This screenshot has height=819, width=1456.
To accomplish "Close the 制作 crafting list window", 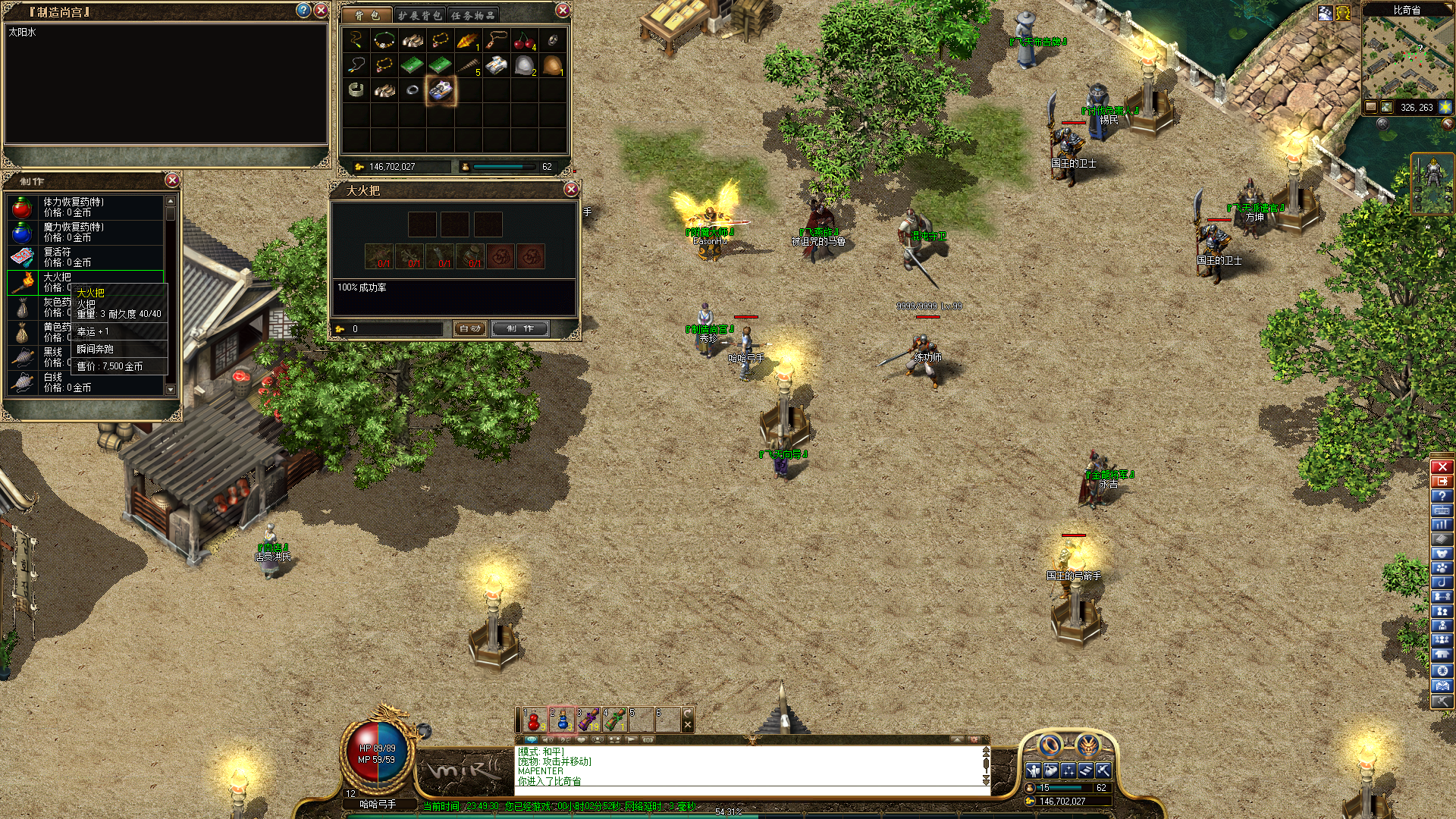I will pyautogui.click(x=172, y=180).
